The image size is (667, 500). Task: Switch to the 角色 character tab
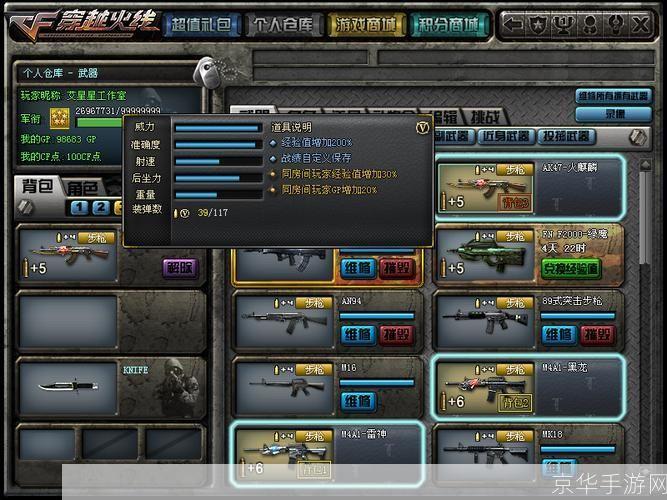pyautogui.click(x=82, y=188)
